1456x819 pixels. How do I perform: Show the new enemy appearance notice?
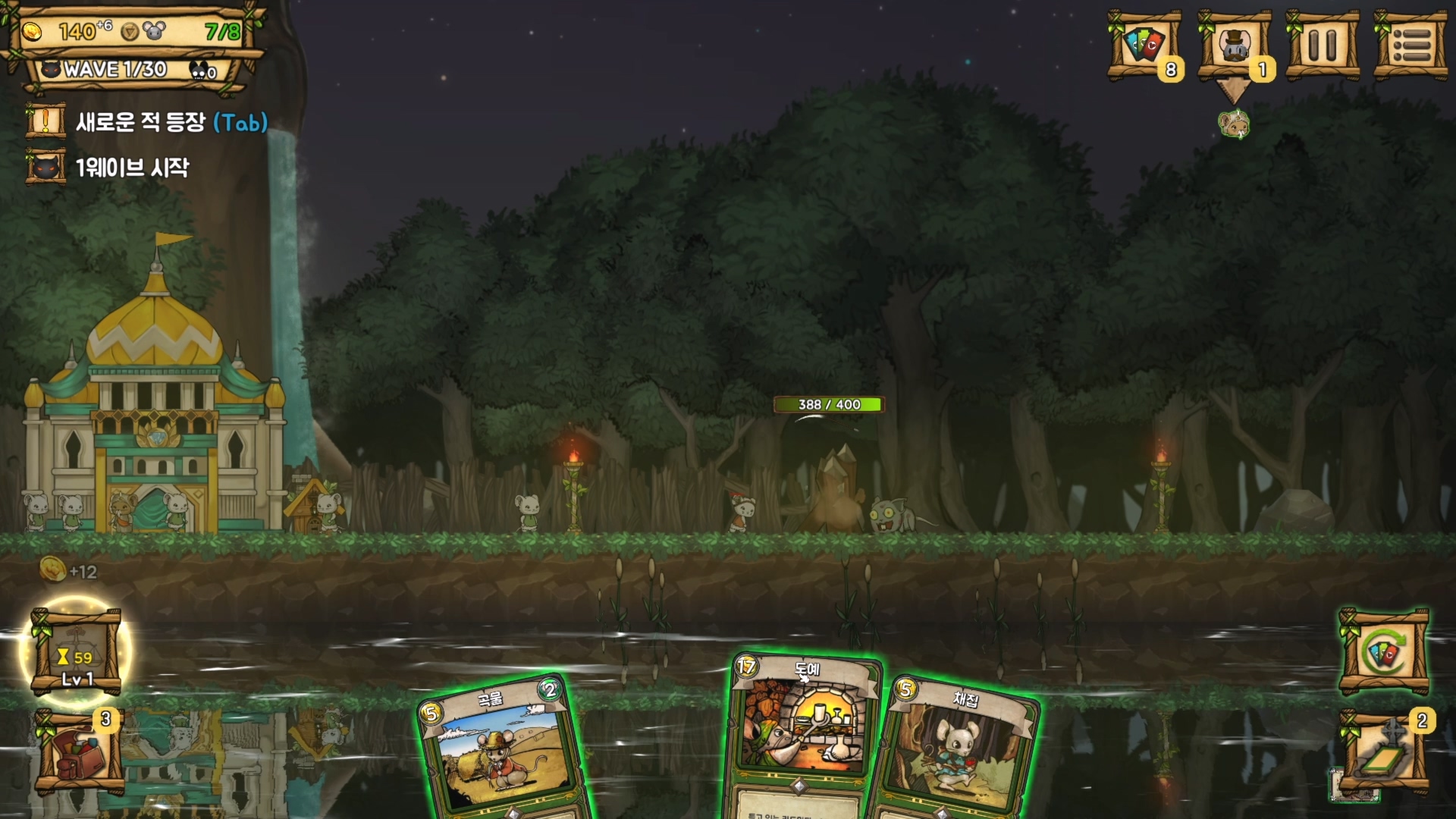click(45, 122)
